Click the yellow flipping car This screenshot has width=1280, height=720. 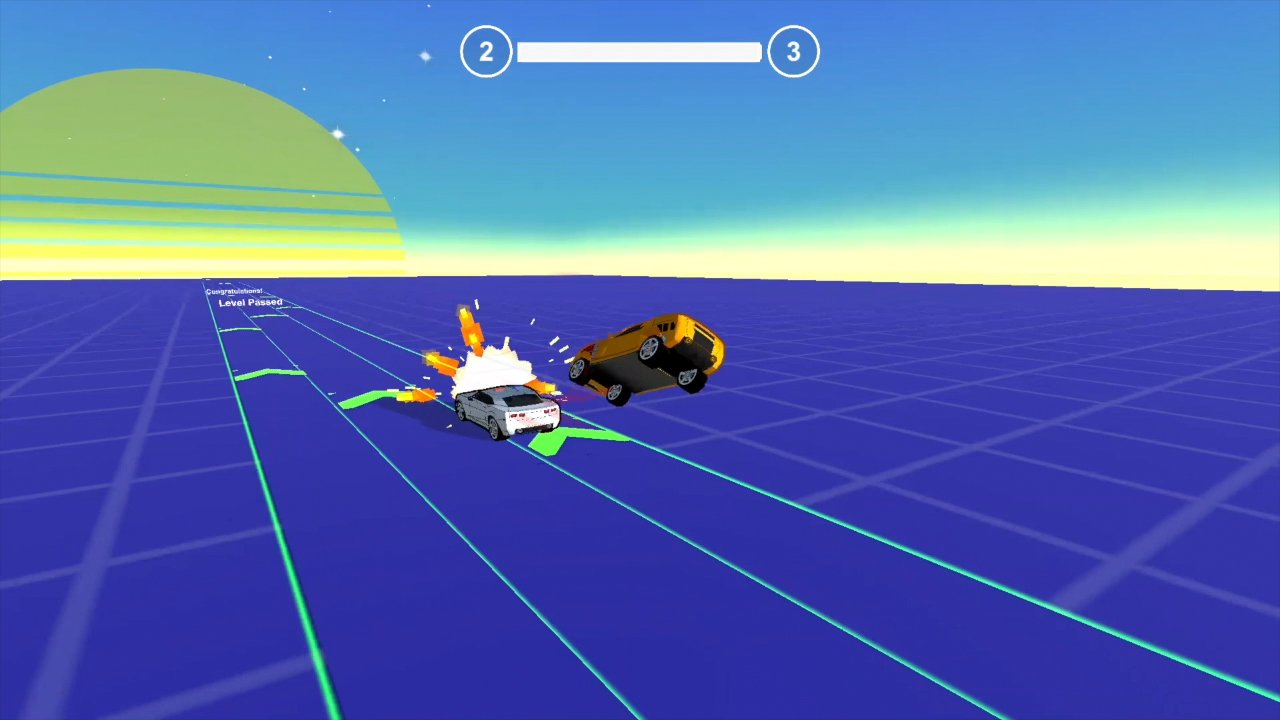(x=650, y=355)
